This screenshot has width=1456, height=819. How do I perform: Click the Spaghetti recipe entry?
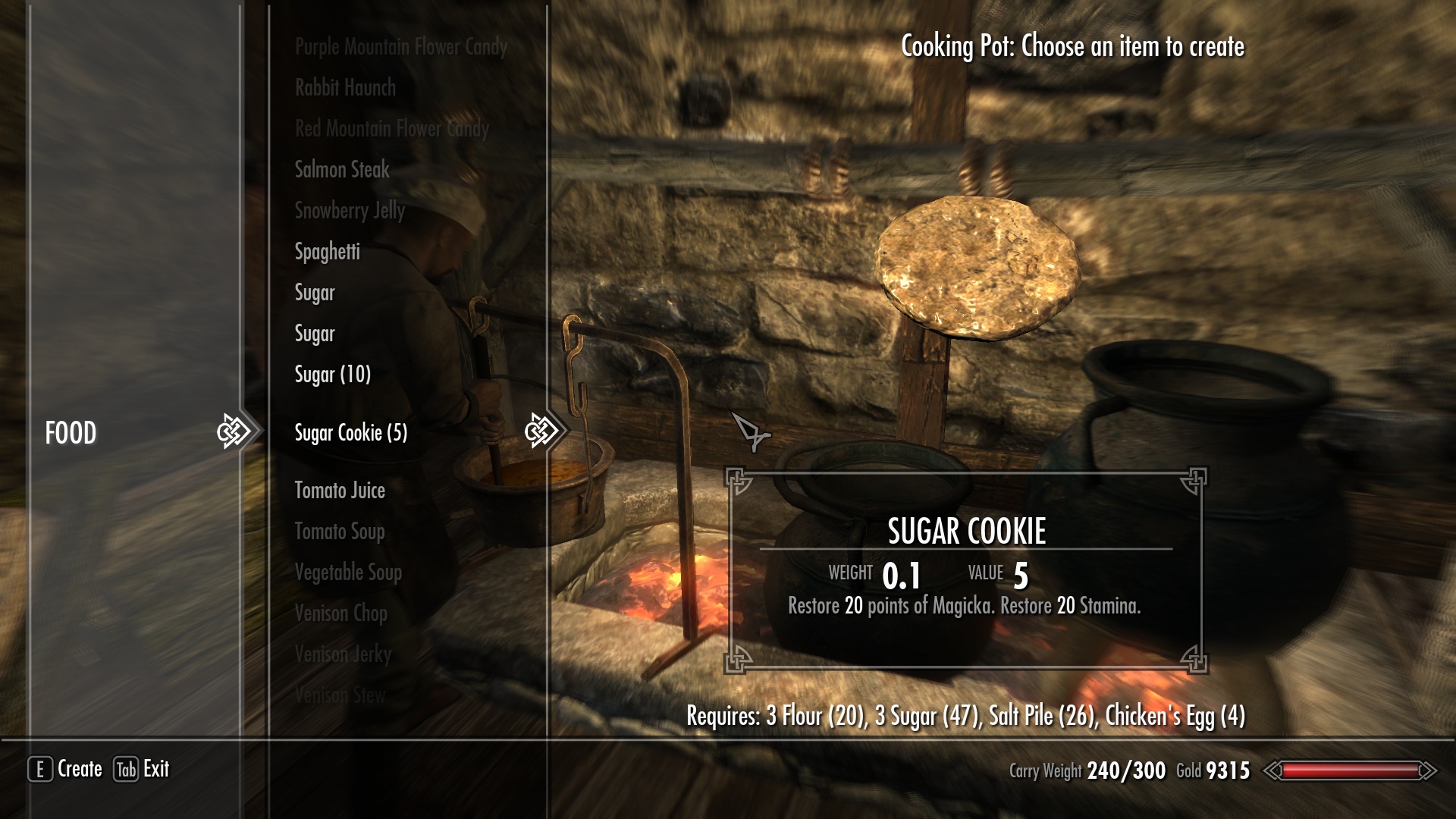pos(327,252)
